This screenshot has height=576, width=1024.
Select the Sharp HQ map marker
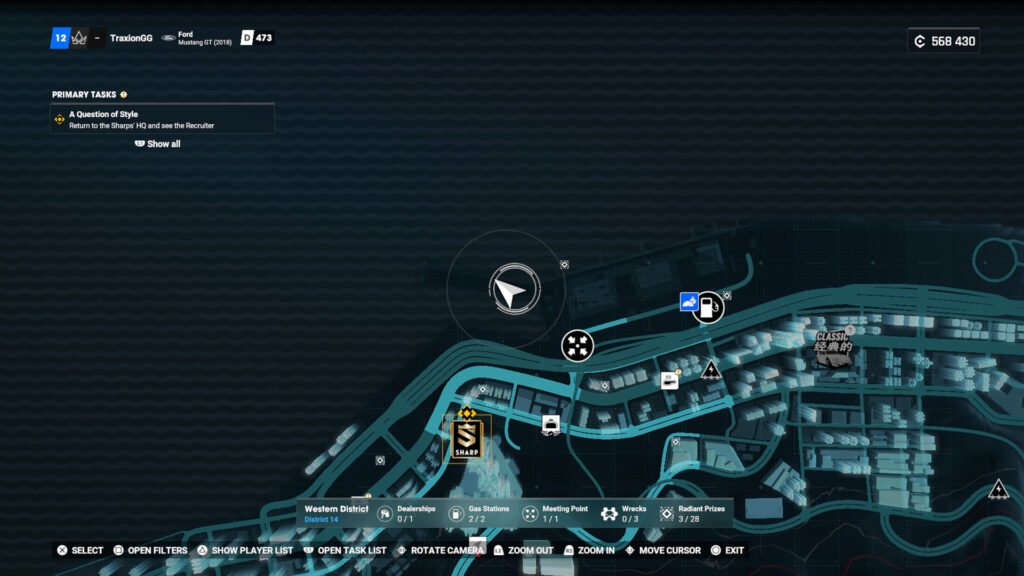point(466,440)
